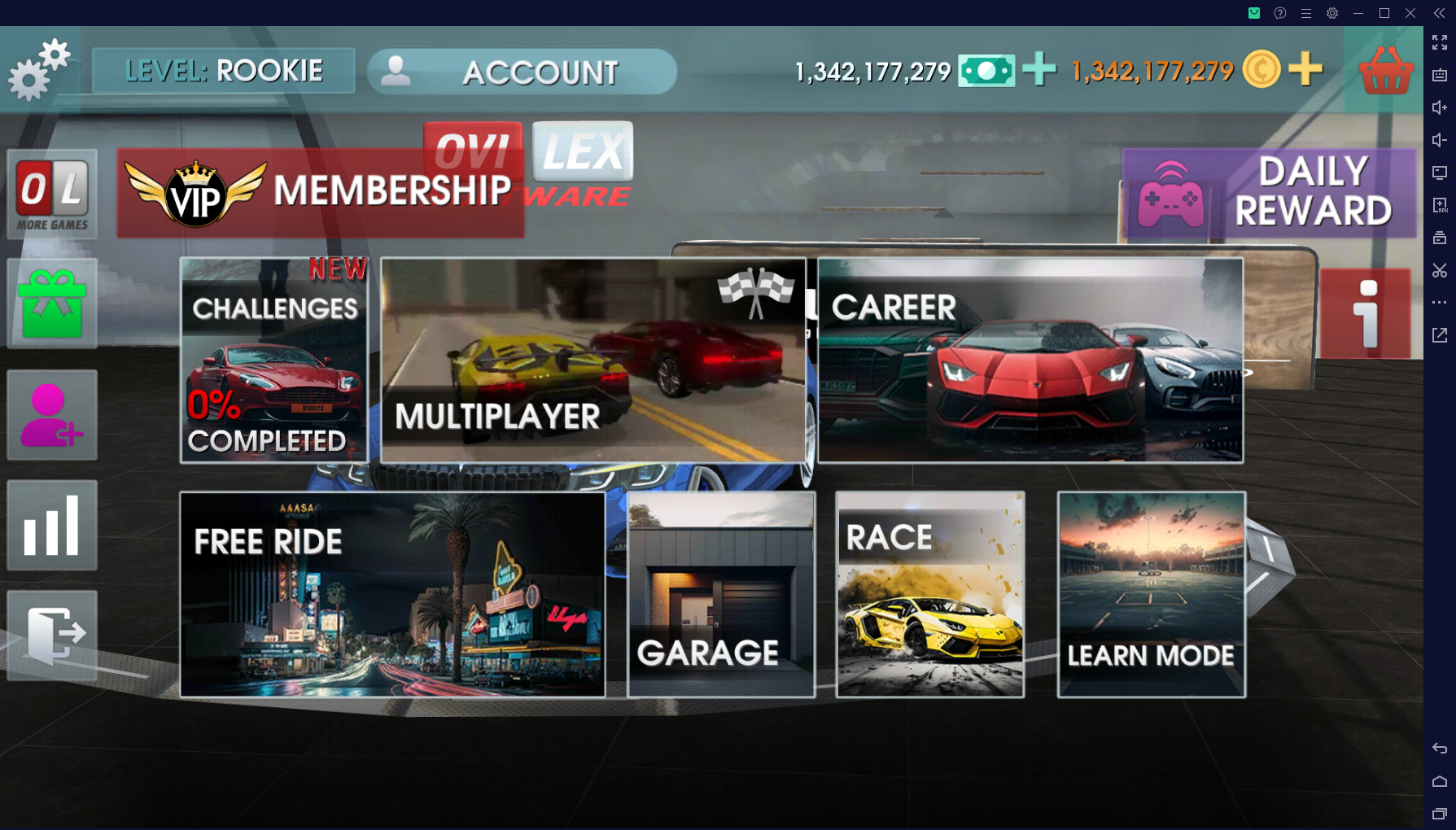Image resolution: width=1456 pixels, height=830 pixels.
Task: Add gold coins with yellow plus
Action: click(x=1305, y=70)
